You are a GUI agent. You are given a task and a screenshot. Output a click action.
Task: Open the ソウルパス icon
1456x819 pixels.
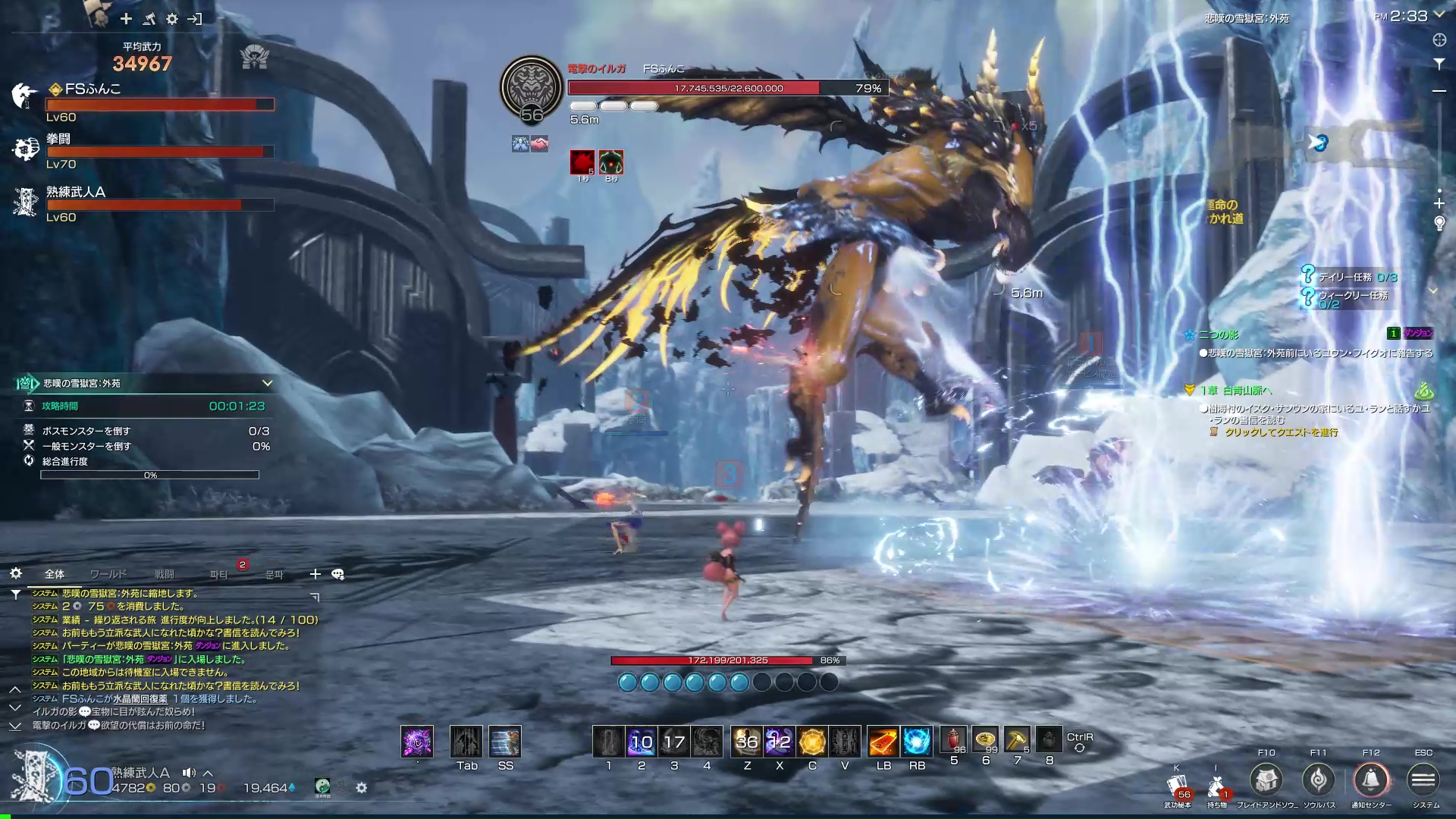click(1319, 780)
